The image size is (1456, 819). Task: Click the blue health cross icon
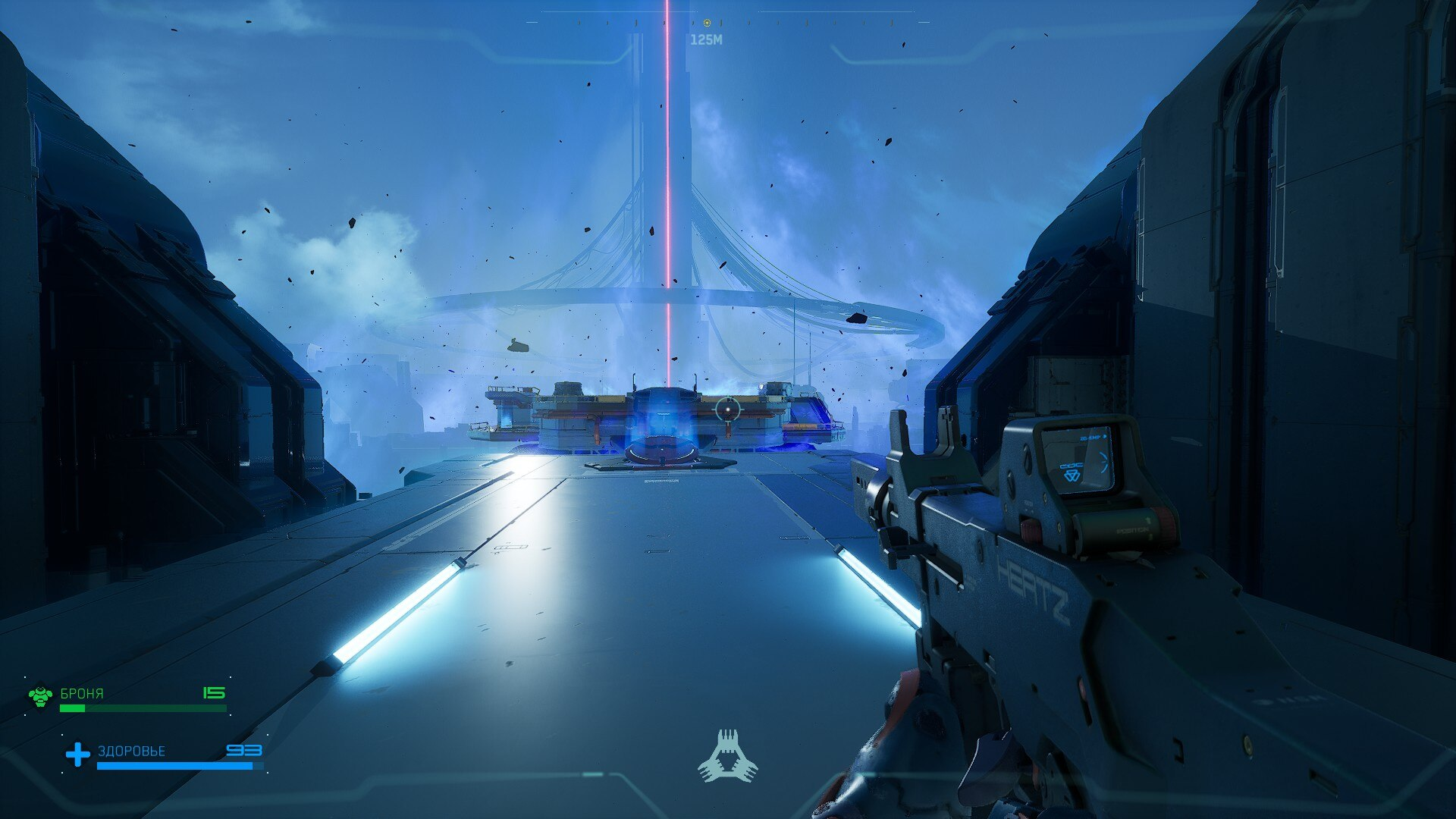(x=77, y=754)
